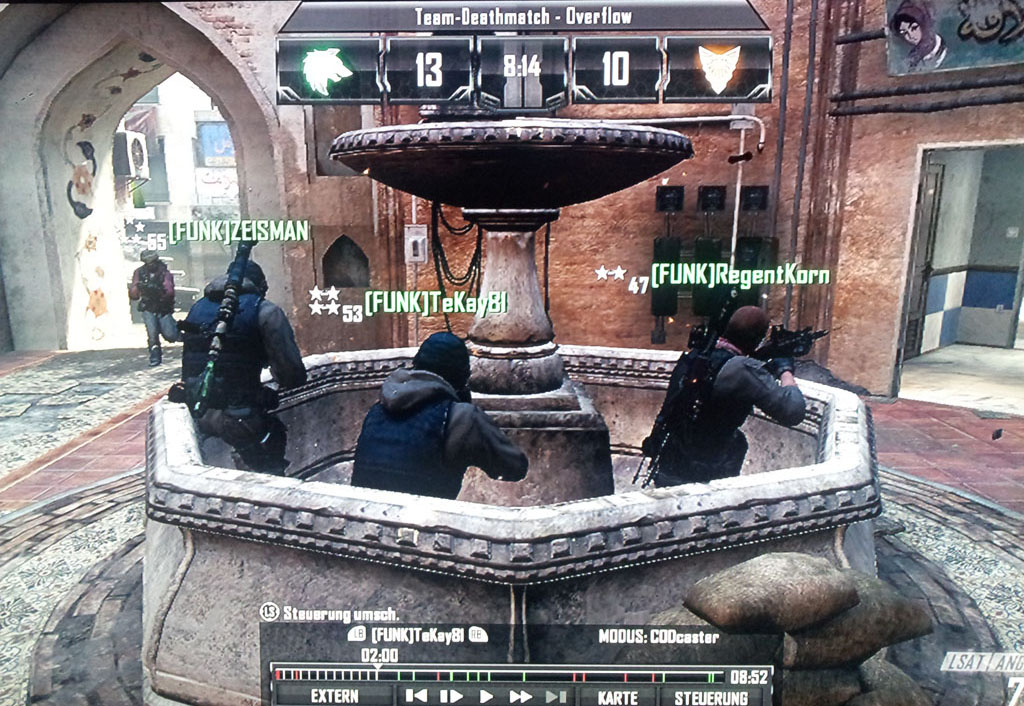Image resolution: width=1024 pixels, height=706 pixels.
Task: Open the STEUERUNG controls panel
Action: tap(711, 697)
